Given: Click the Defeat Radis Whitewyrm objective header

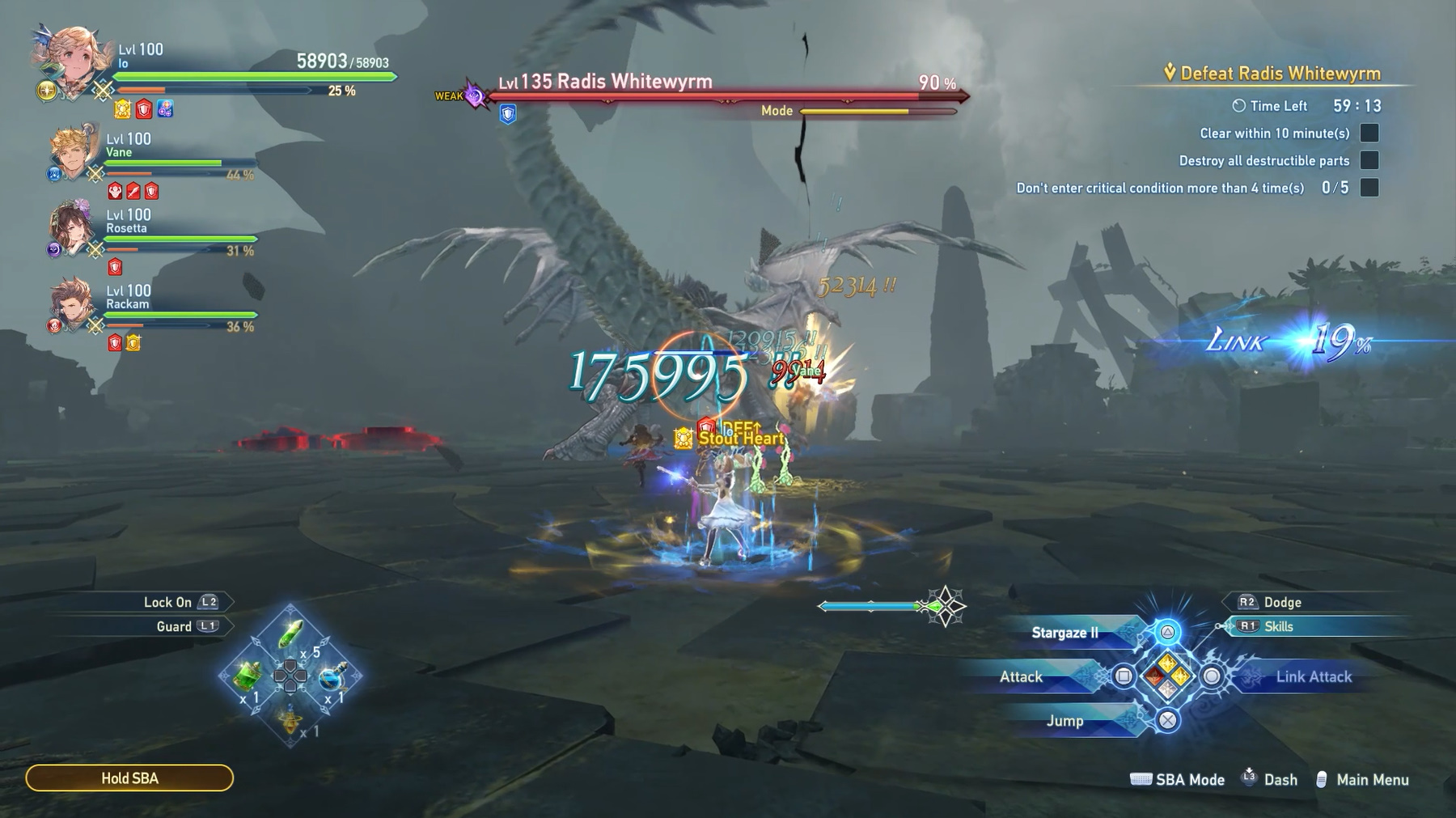Looking at the screenshot, I should [x=1280, y=74].
